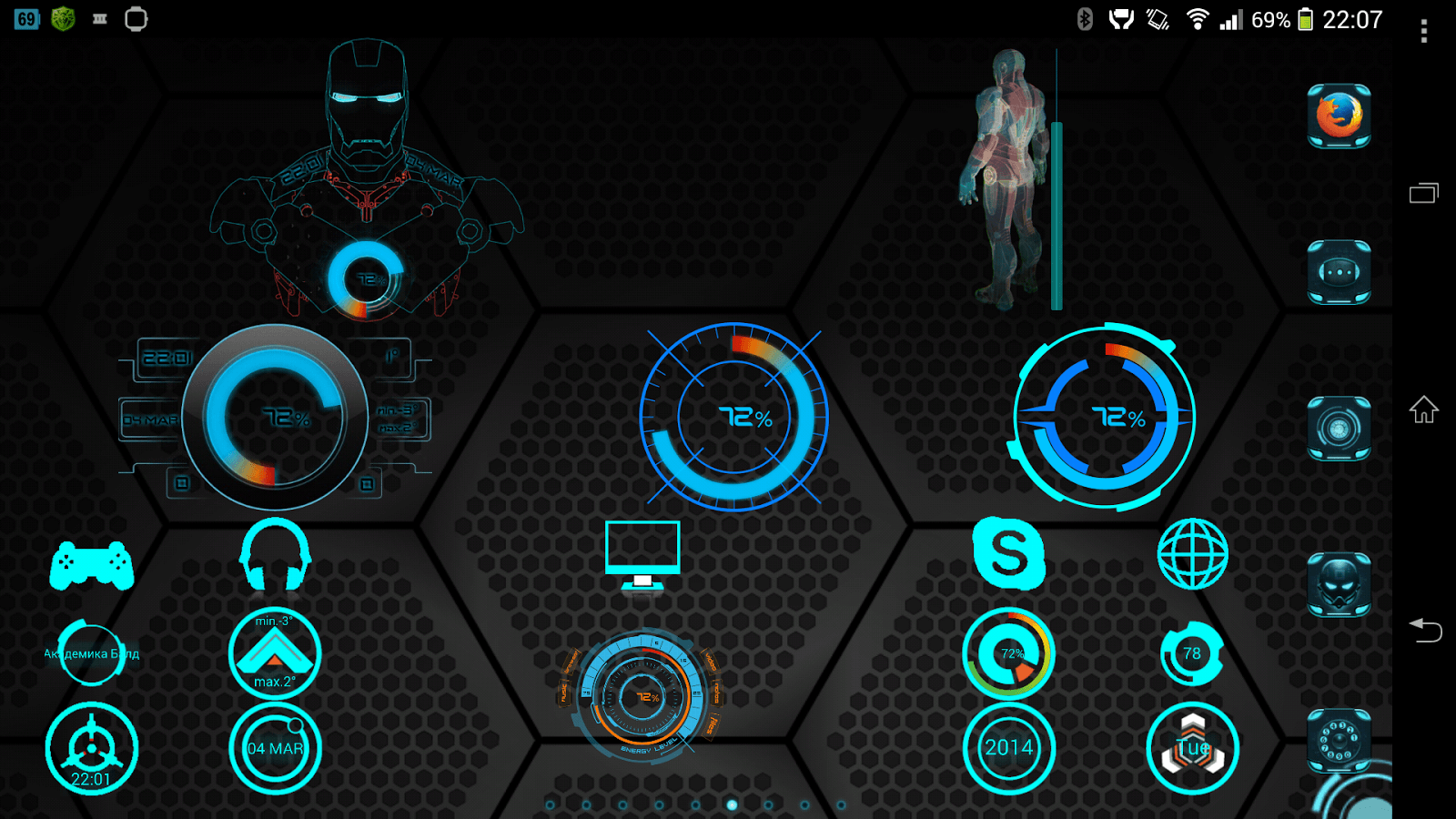The height and width of the screenshot is (819, 1456).
Task: Open the Recent apps switcher
Action: click(x=1421, y=194)
